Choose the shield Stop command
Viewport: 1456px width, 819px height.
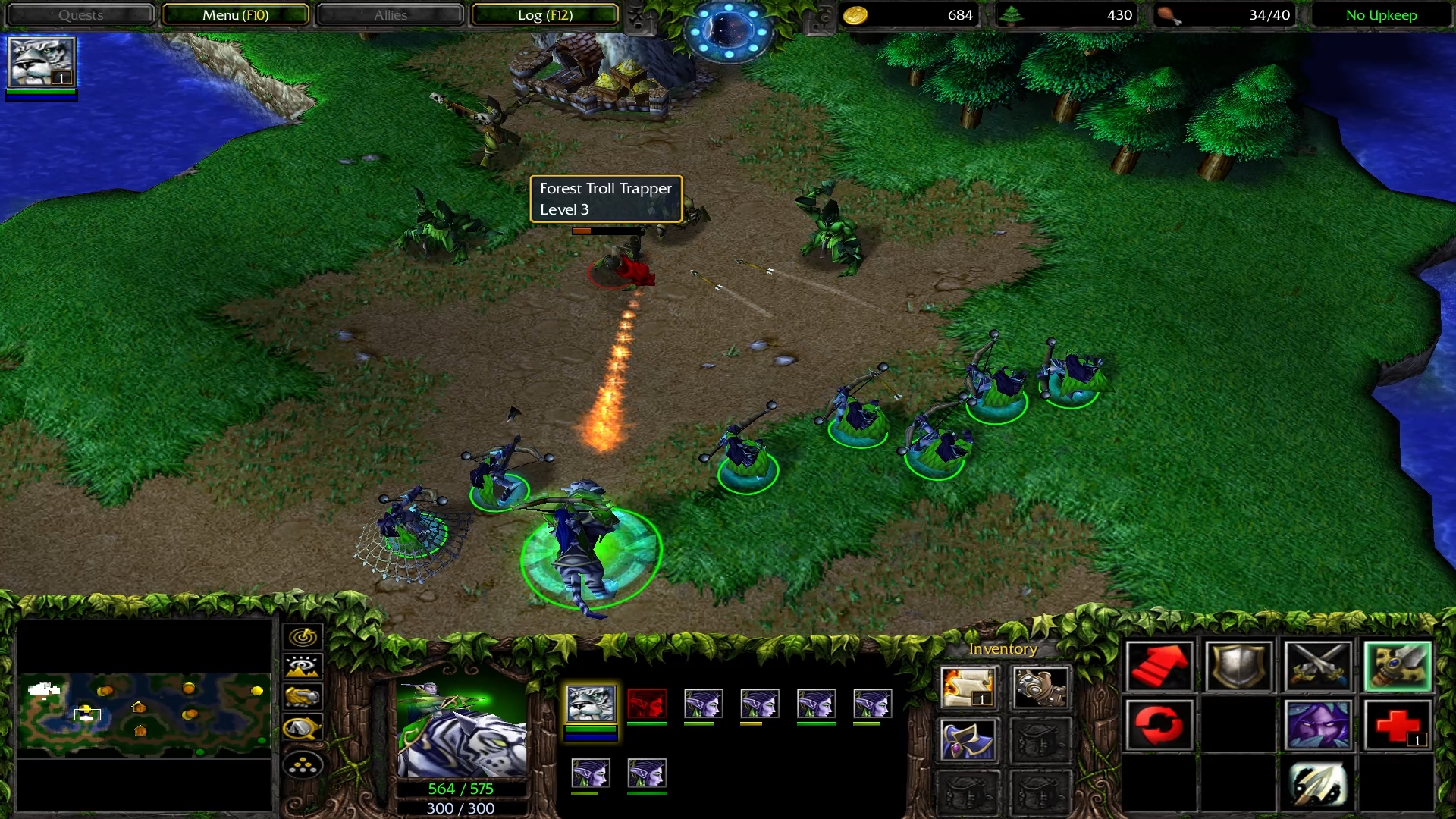[x=1238, y=667]
